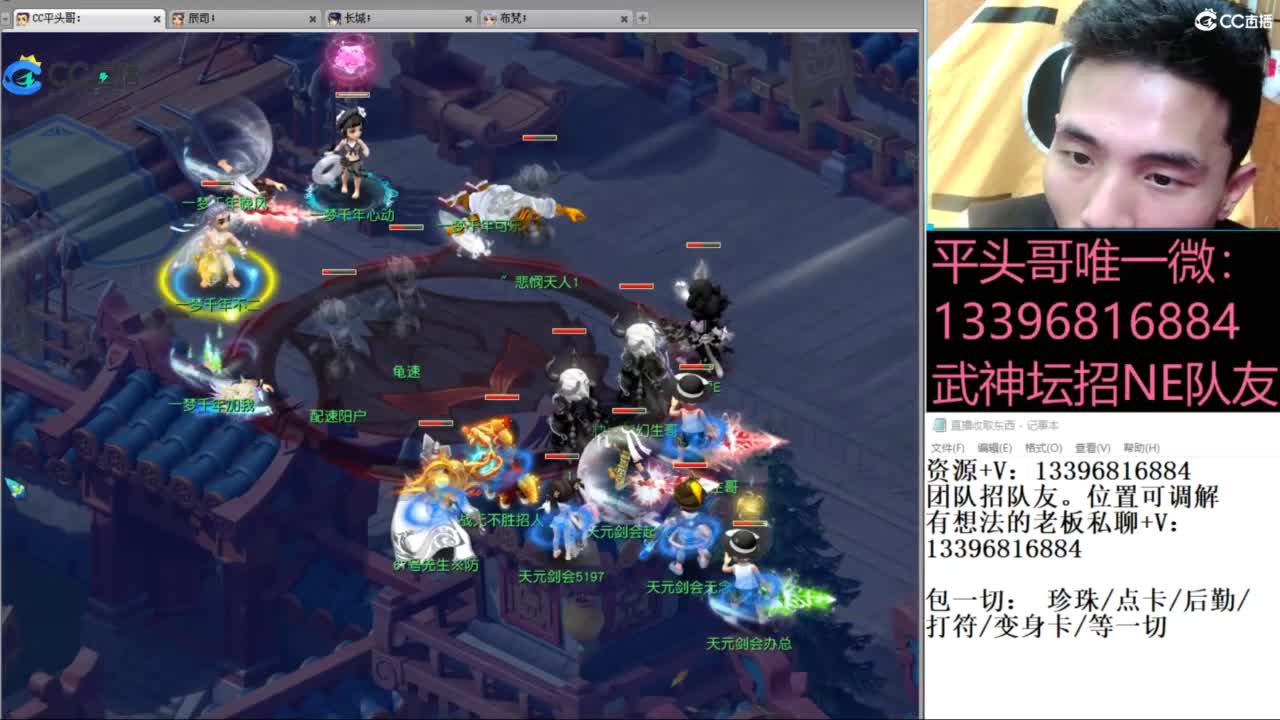Open the 帮助(H) menu in Notepad

[x=1140, y=447]
